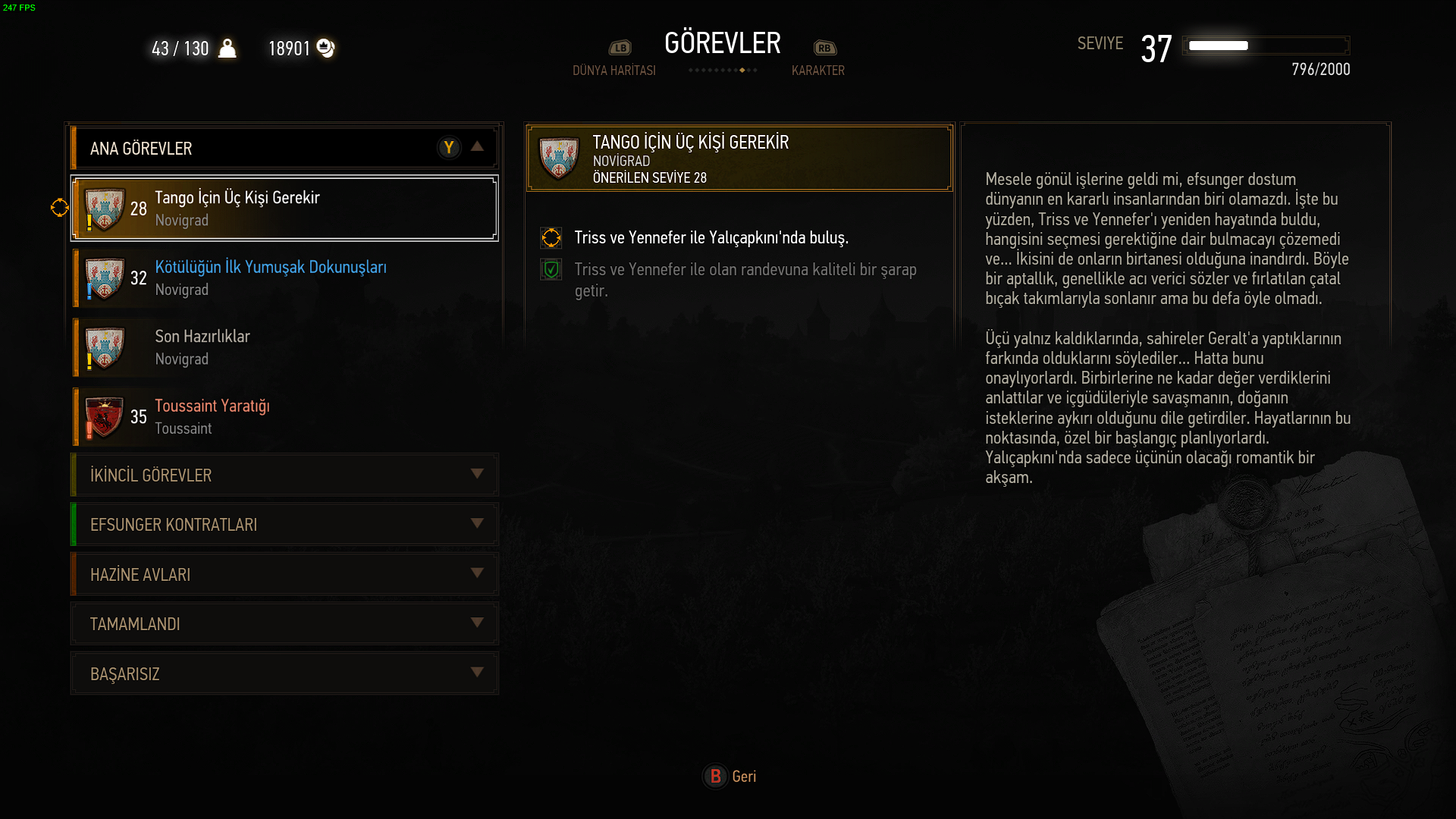Switch to the Karakter tab

[817, 70]
